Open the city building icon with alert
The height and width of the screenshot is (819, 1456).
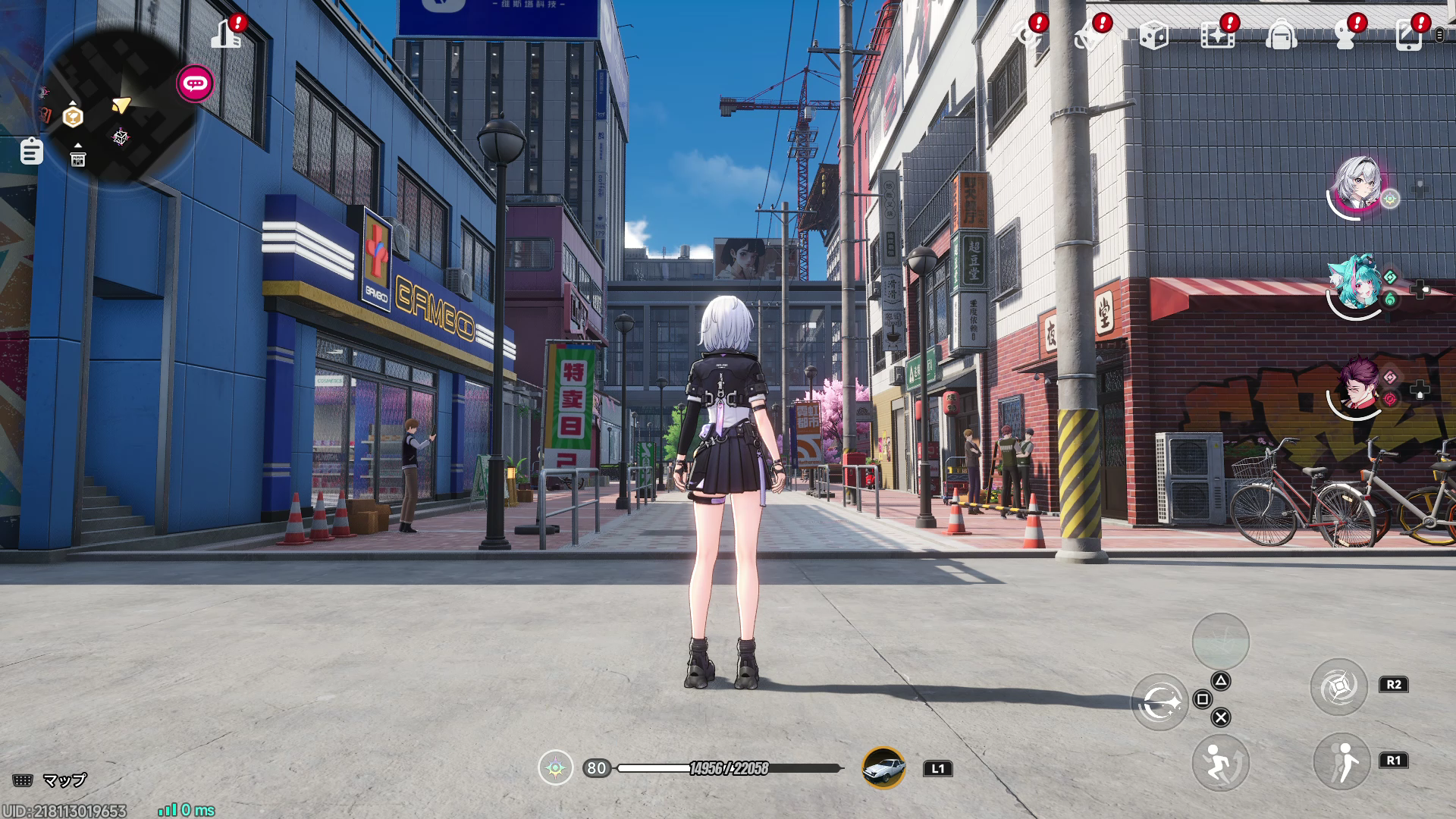[227, 33]
